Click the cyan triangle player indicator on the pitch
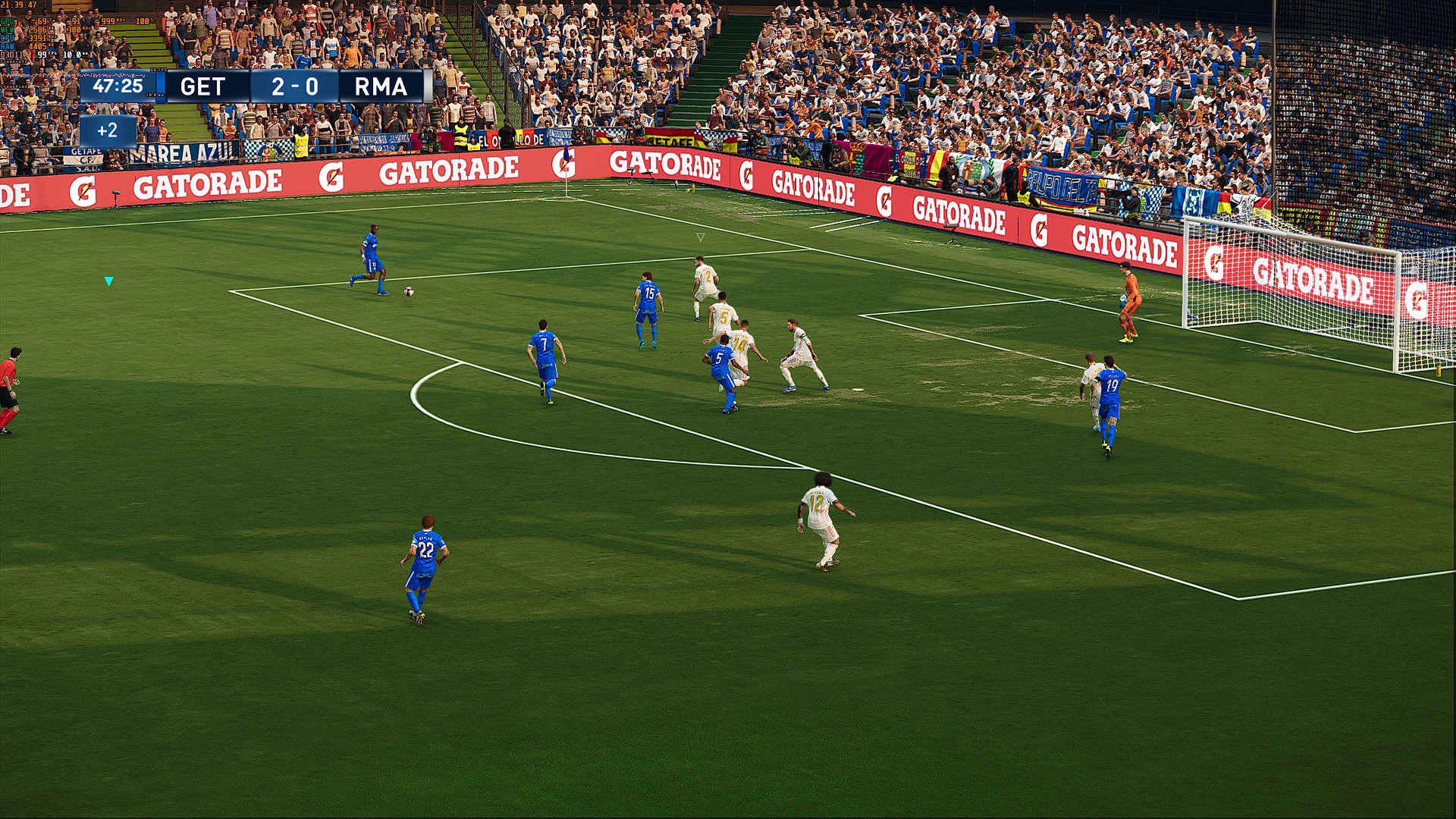 point(108,280)
